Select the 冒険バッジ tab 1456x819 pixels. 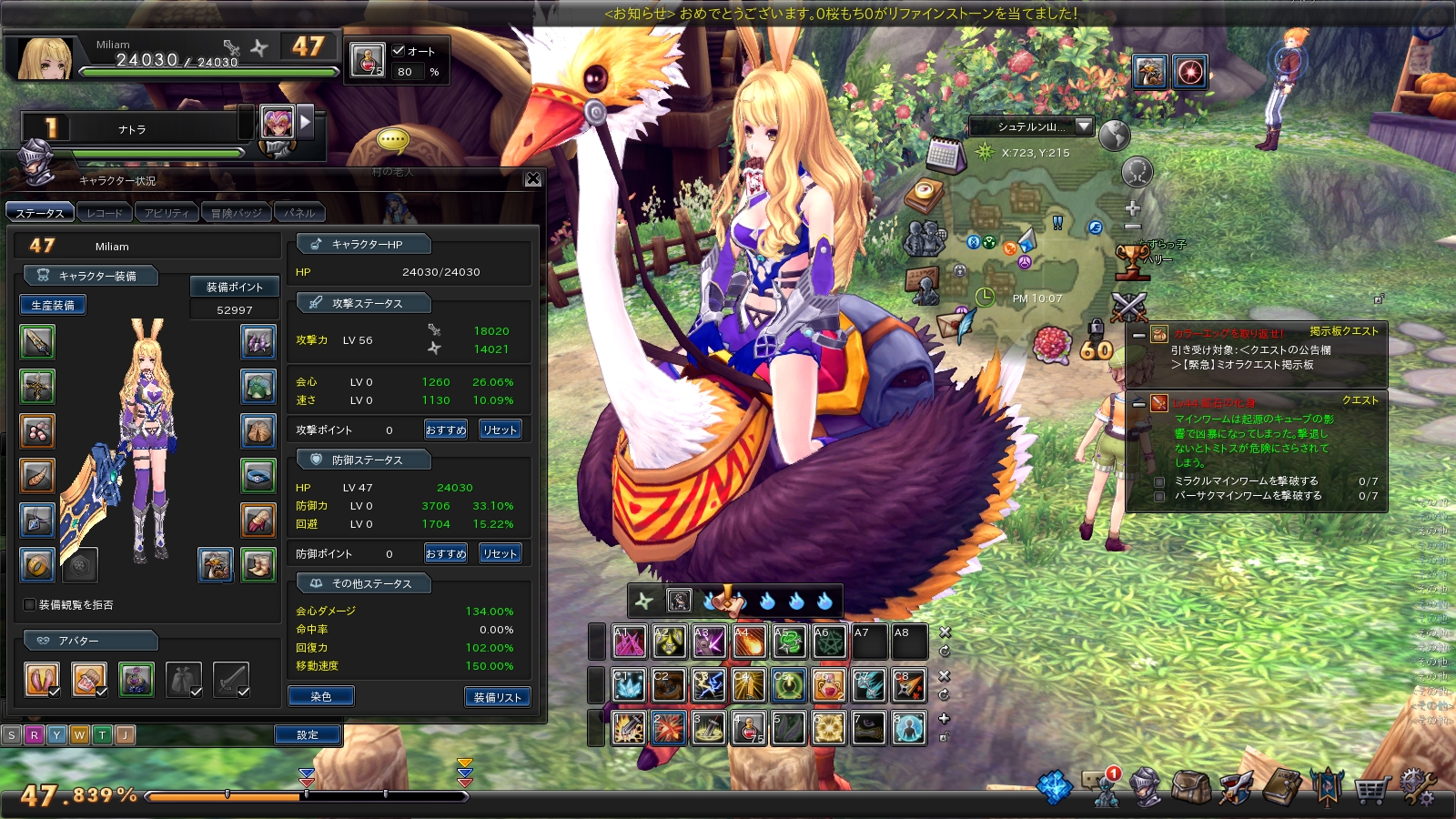(236, 213)
